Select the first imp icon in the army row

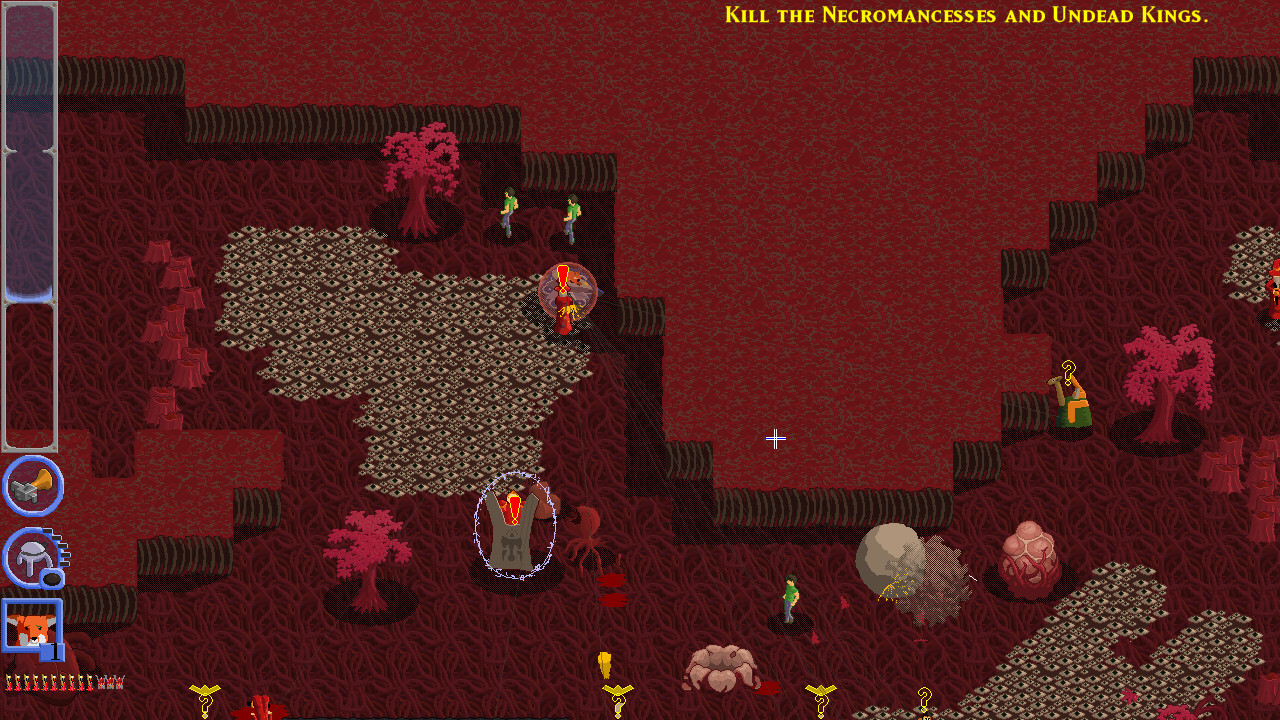pyautogui.click(x=10, y=682)
